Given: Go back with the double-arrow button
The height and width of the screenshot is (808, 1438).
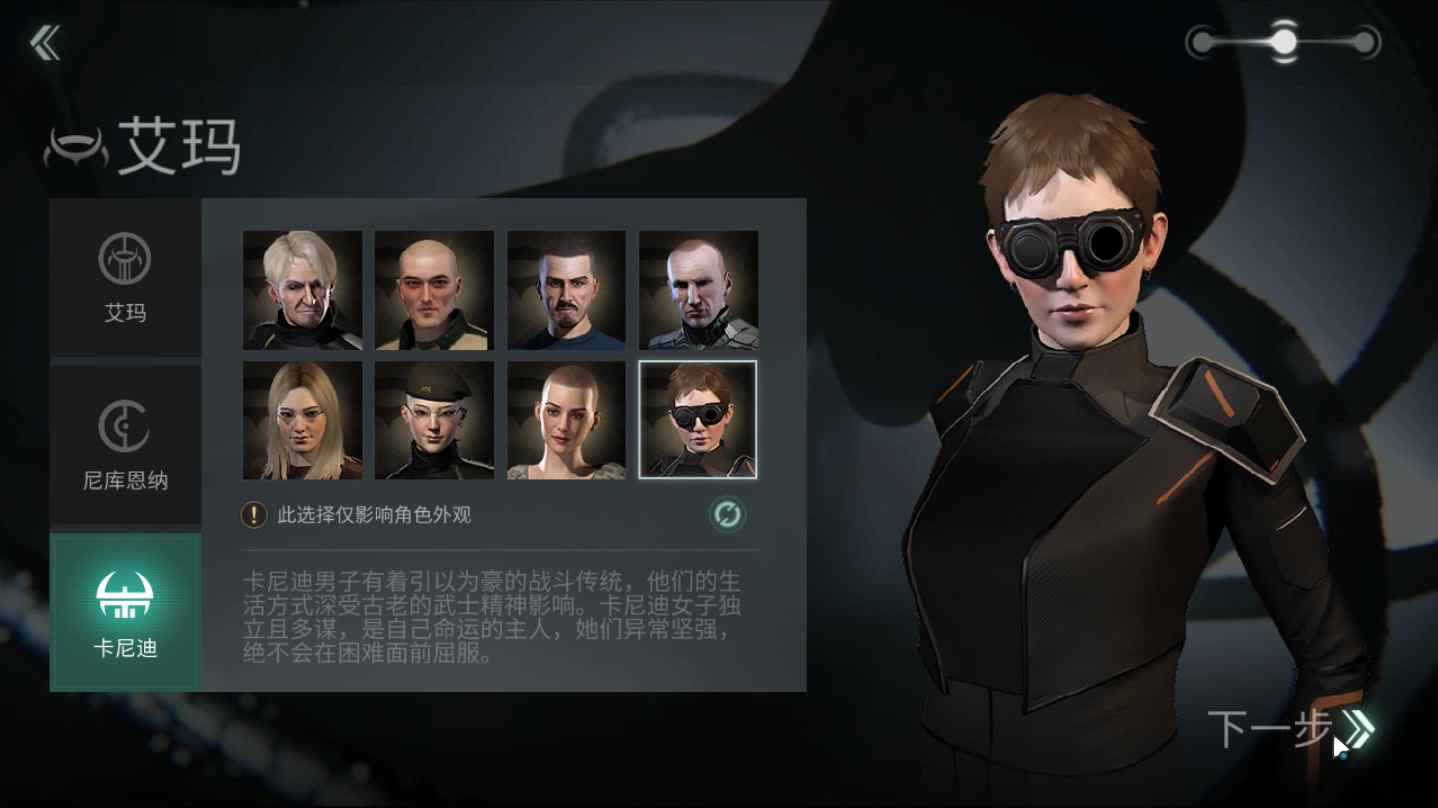Looking at the screenshot, I should point(45,43).
